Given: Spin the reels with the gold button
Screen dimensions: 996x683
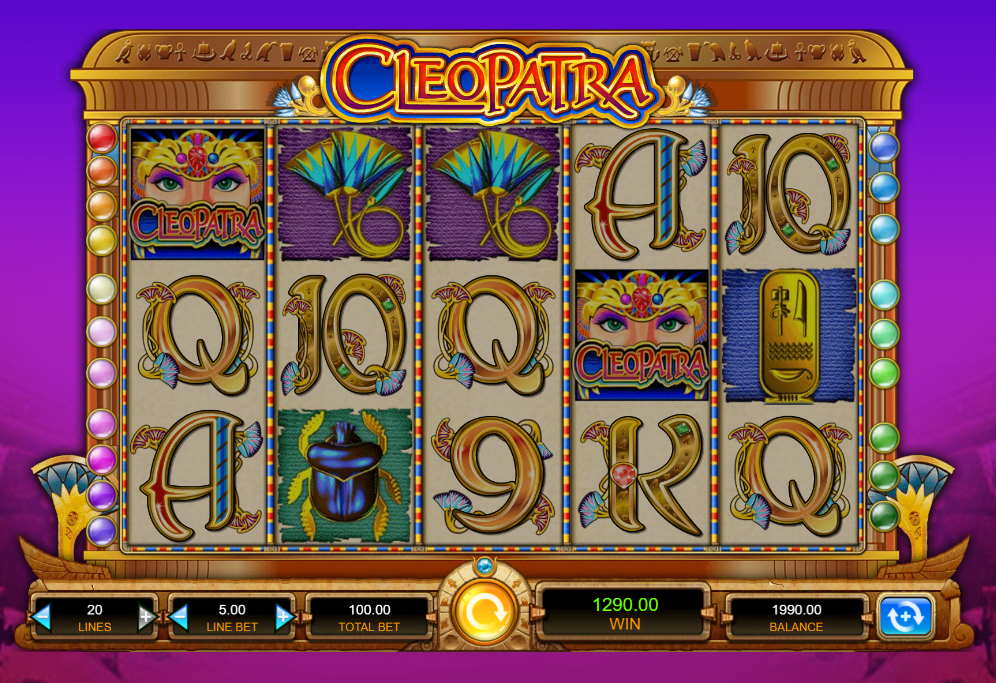Looking at the screenshot, I should (x=485, y=610).
